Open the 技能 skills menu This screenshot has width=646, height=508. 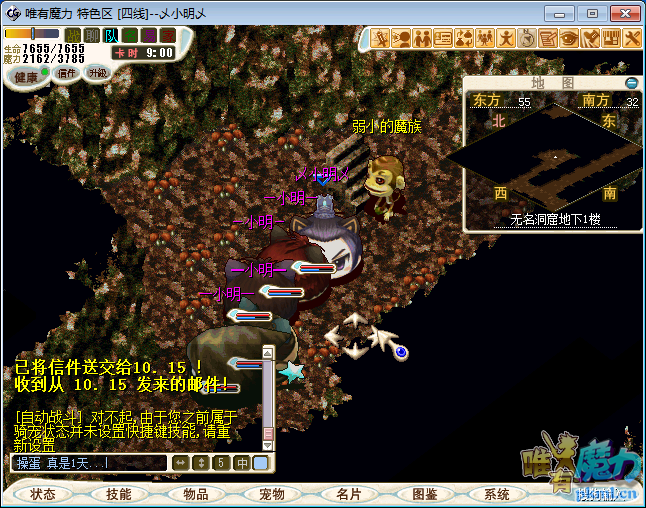(x=119, y=494)
